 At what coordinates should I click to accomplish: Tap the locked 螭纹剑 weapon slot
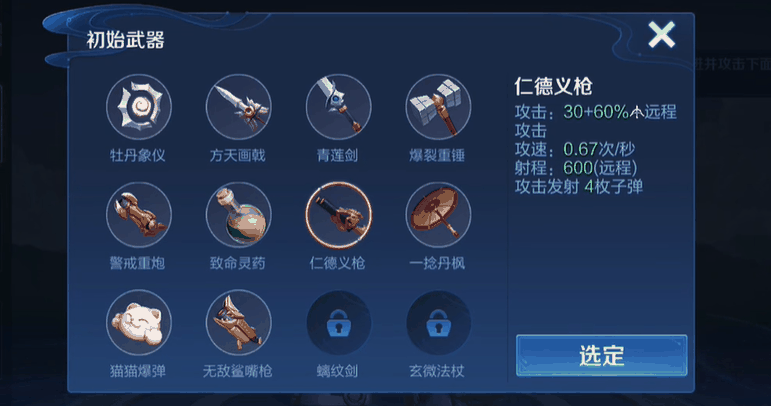[338, 323]
